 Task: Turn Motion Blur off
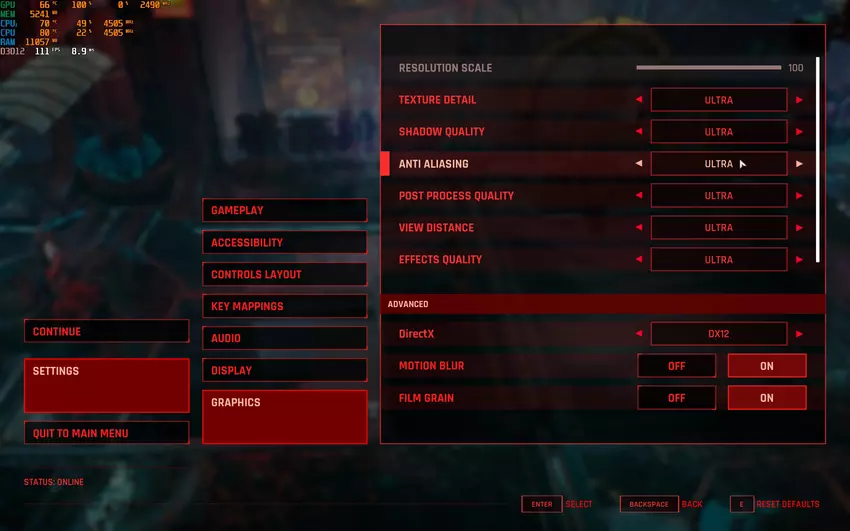coord(677,366)
